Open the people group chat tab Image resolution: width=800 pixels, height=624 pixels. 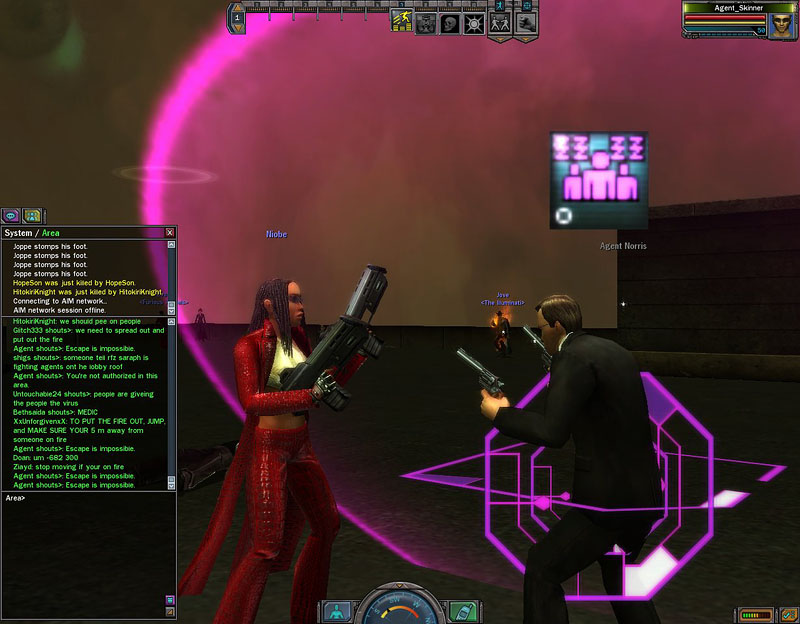click(x=32, y=214)
